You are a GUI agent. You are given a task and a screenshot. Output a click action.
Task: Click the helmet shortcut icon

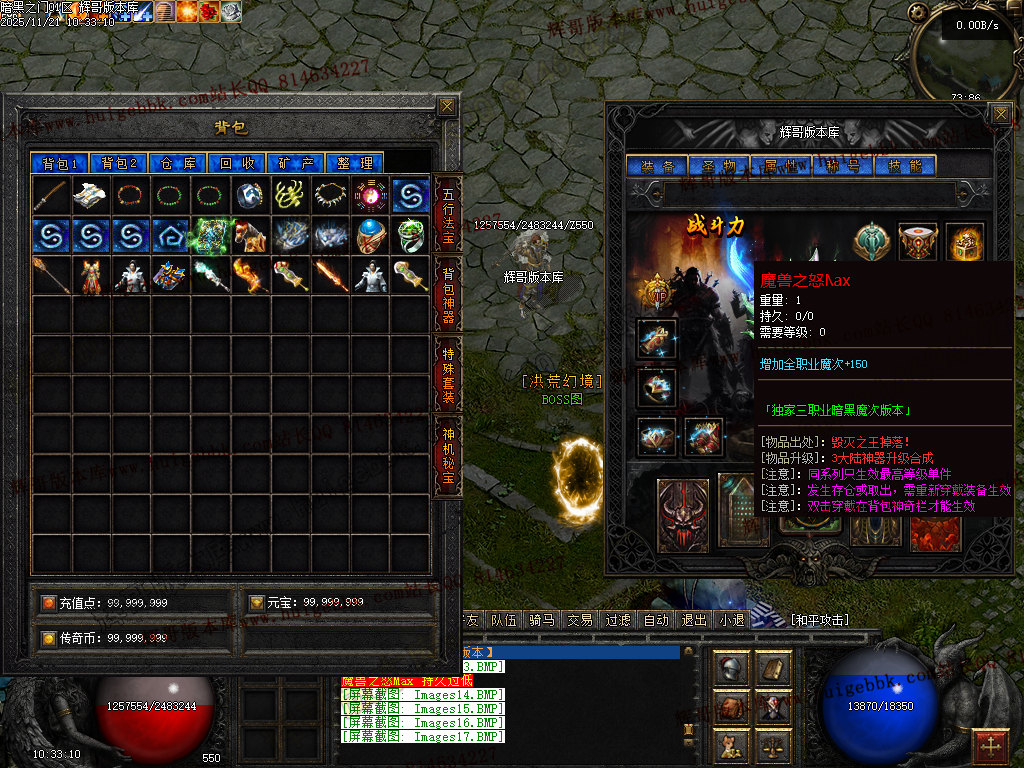[732, 668]
